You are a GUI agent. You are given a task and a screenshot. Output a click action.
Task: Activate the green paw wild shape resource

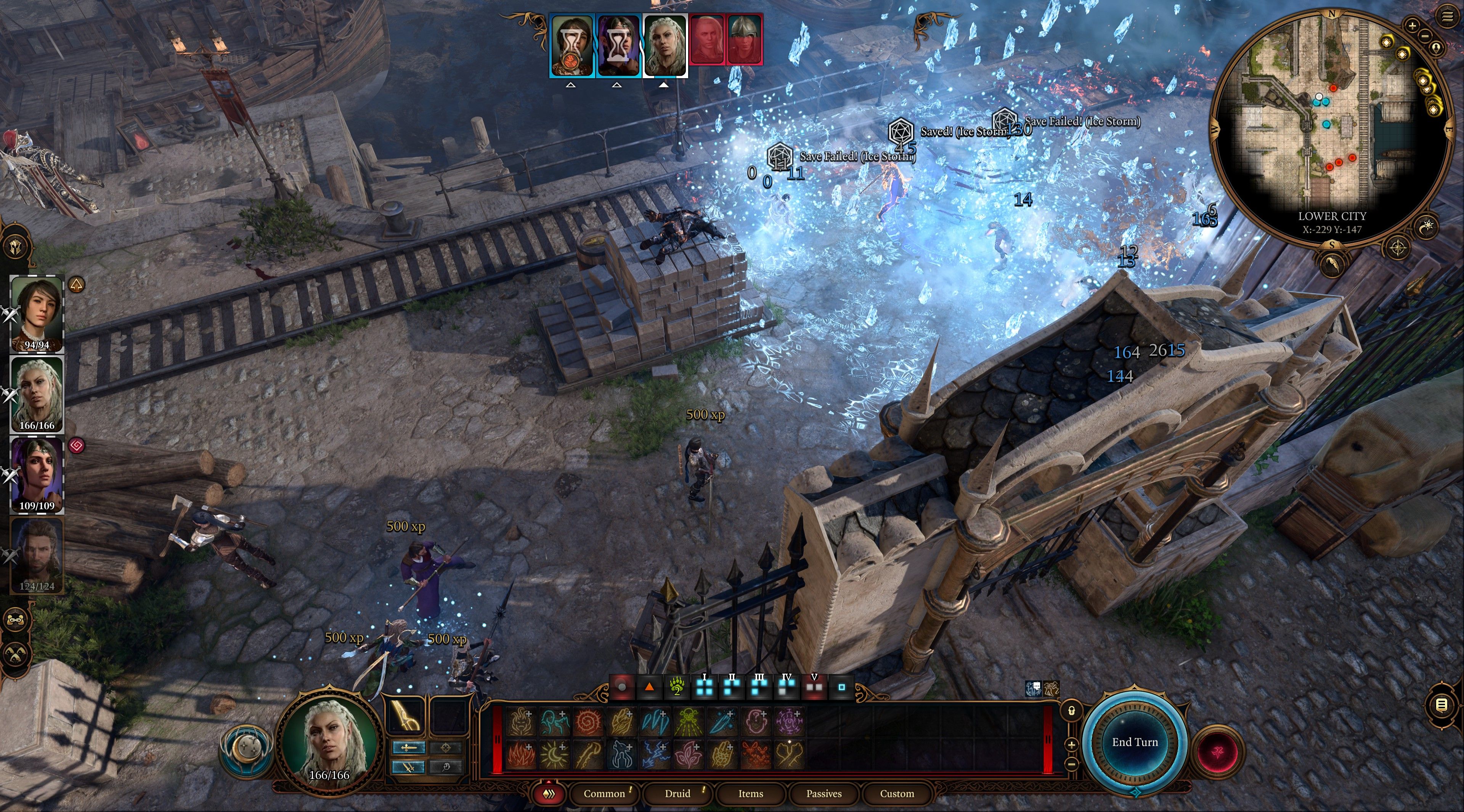pyautogui.click(x=677, y=687)
